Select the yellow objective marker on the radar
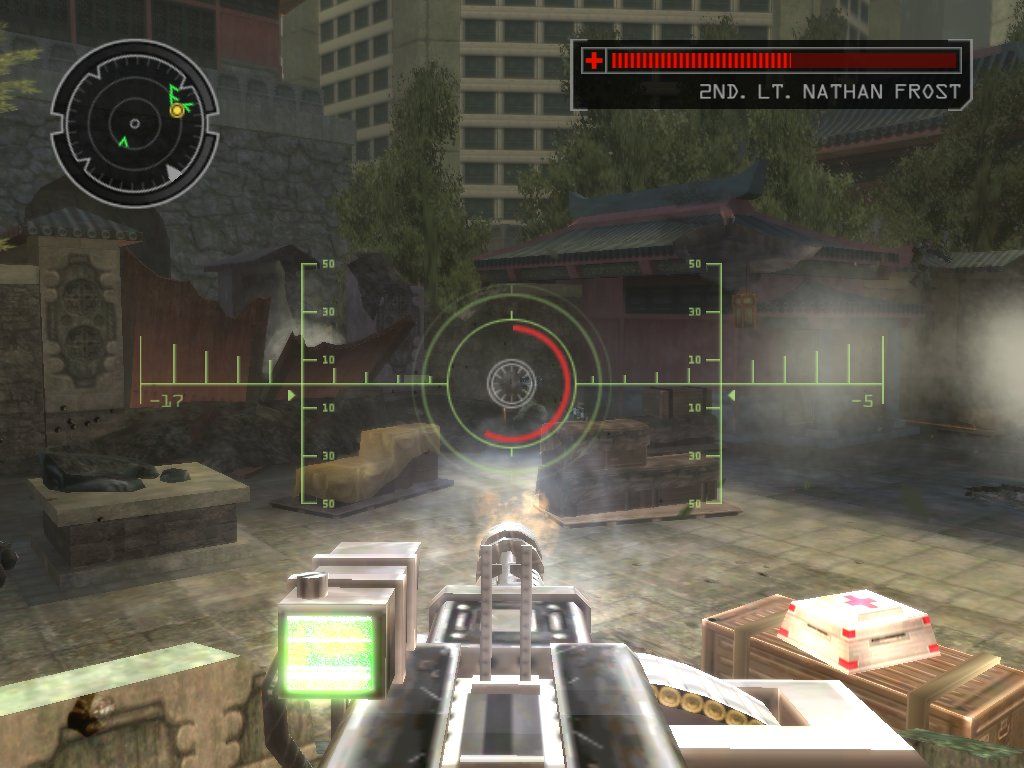Screen dimensions: 1024x768 pyautogui.click(x=177, y=110)
